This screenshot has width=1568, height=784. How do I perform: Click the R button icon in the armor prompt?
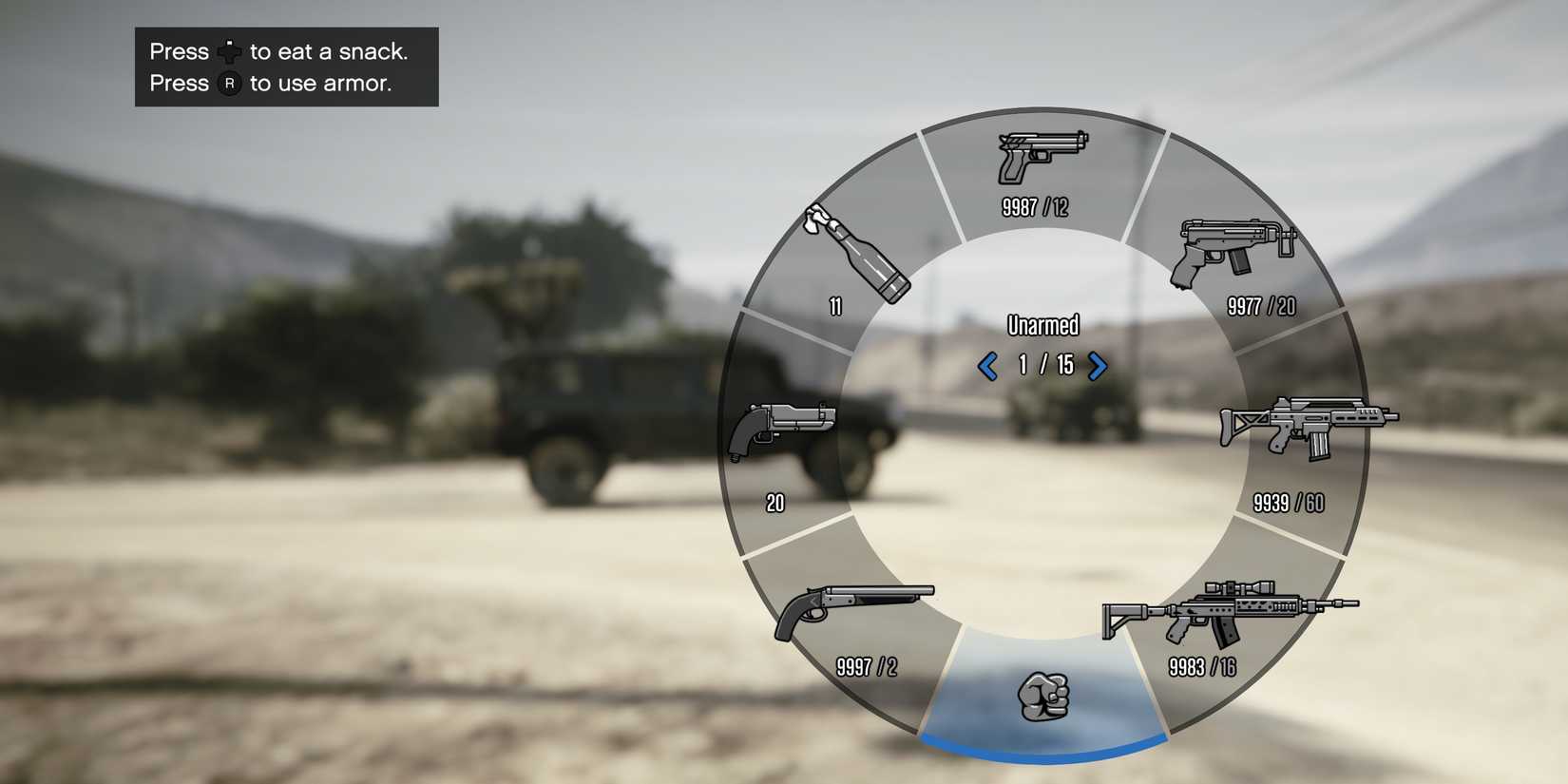[x=228, y=84]
